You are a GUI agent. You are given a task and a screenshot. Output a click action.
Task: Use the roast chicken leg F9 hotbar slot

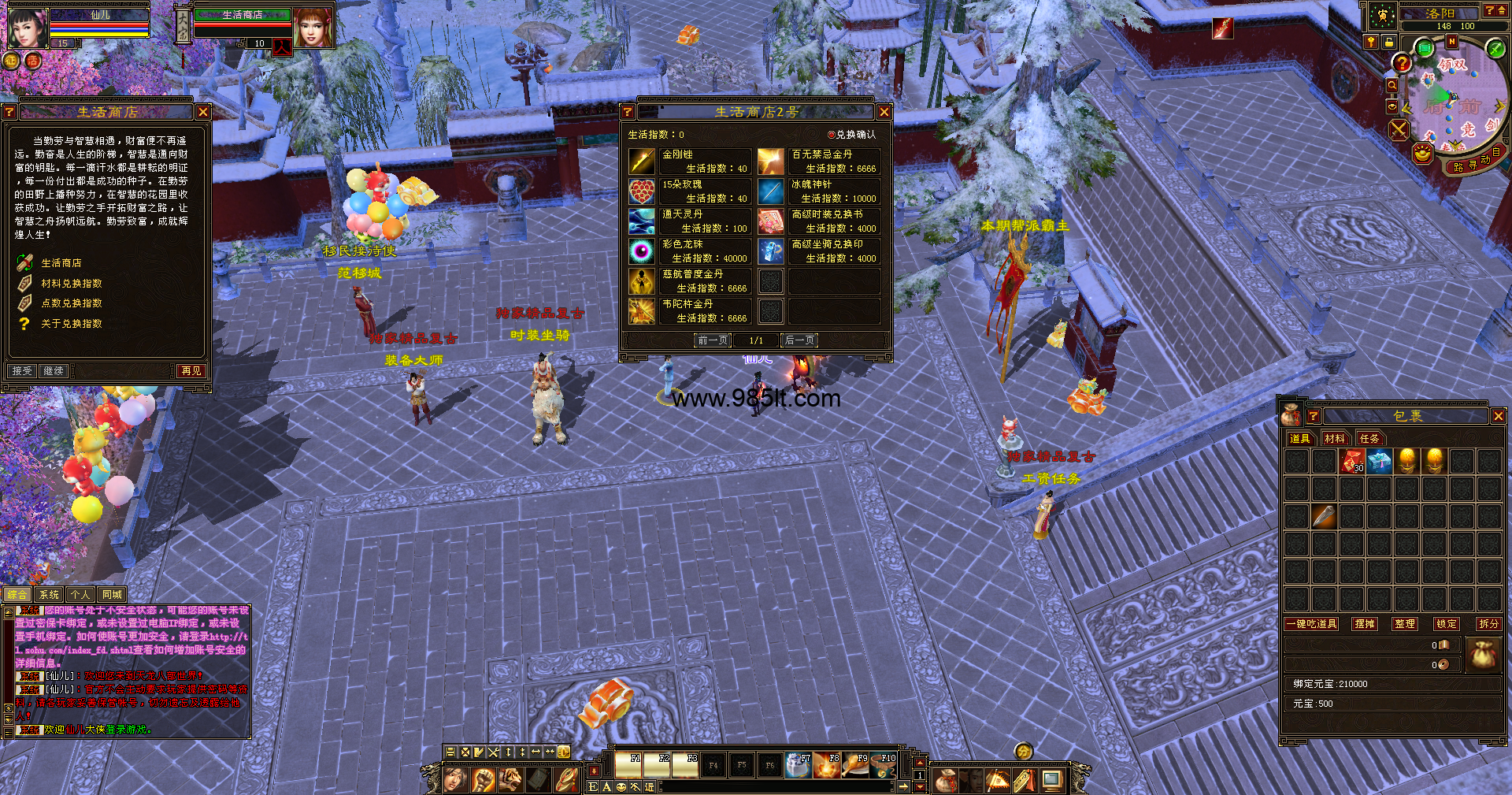pos(855,766)
